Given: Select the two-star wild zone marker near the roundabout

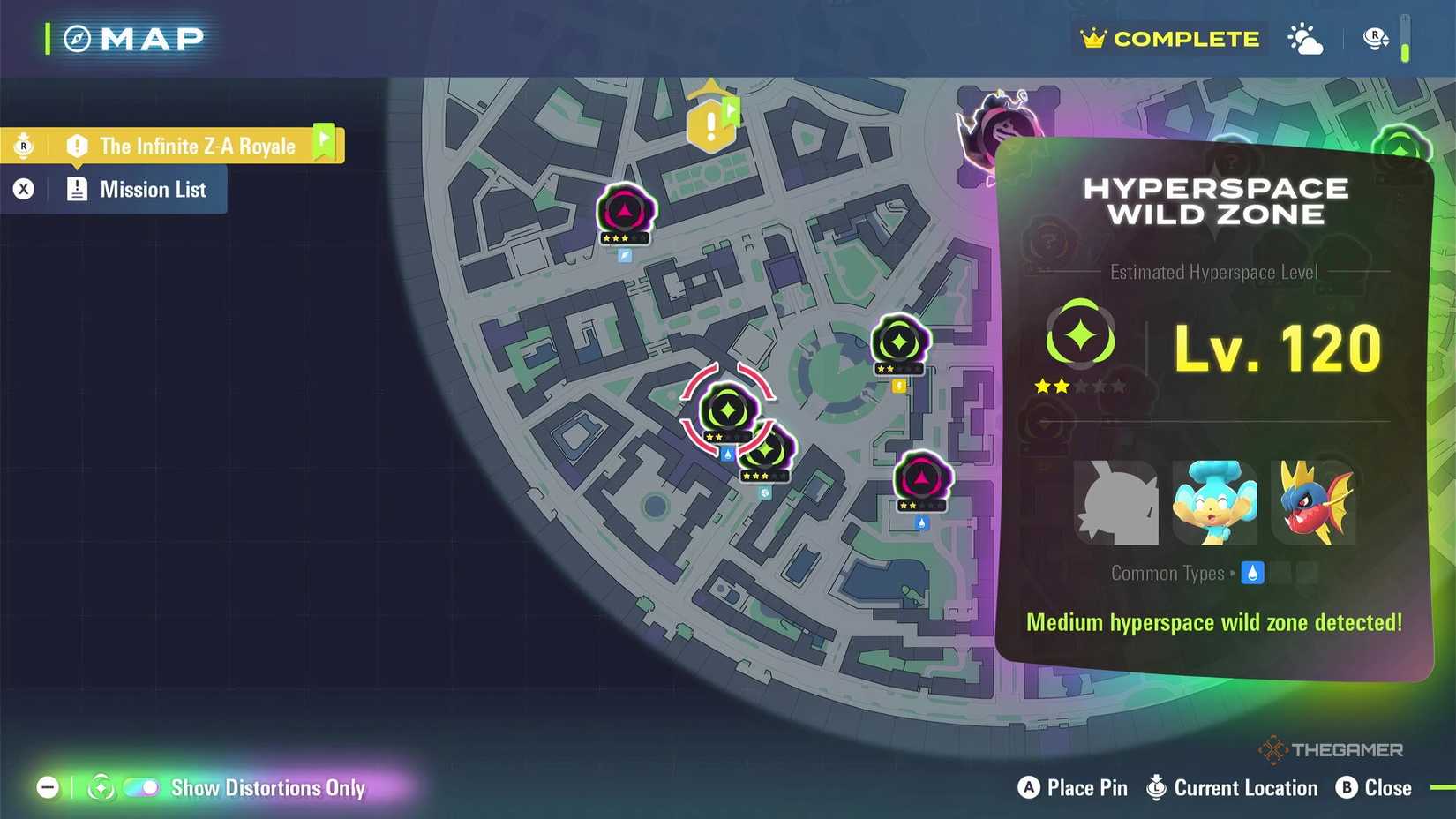Looking at the screenshot, I should click(898, 342).
